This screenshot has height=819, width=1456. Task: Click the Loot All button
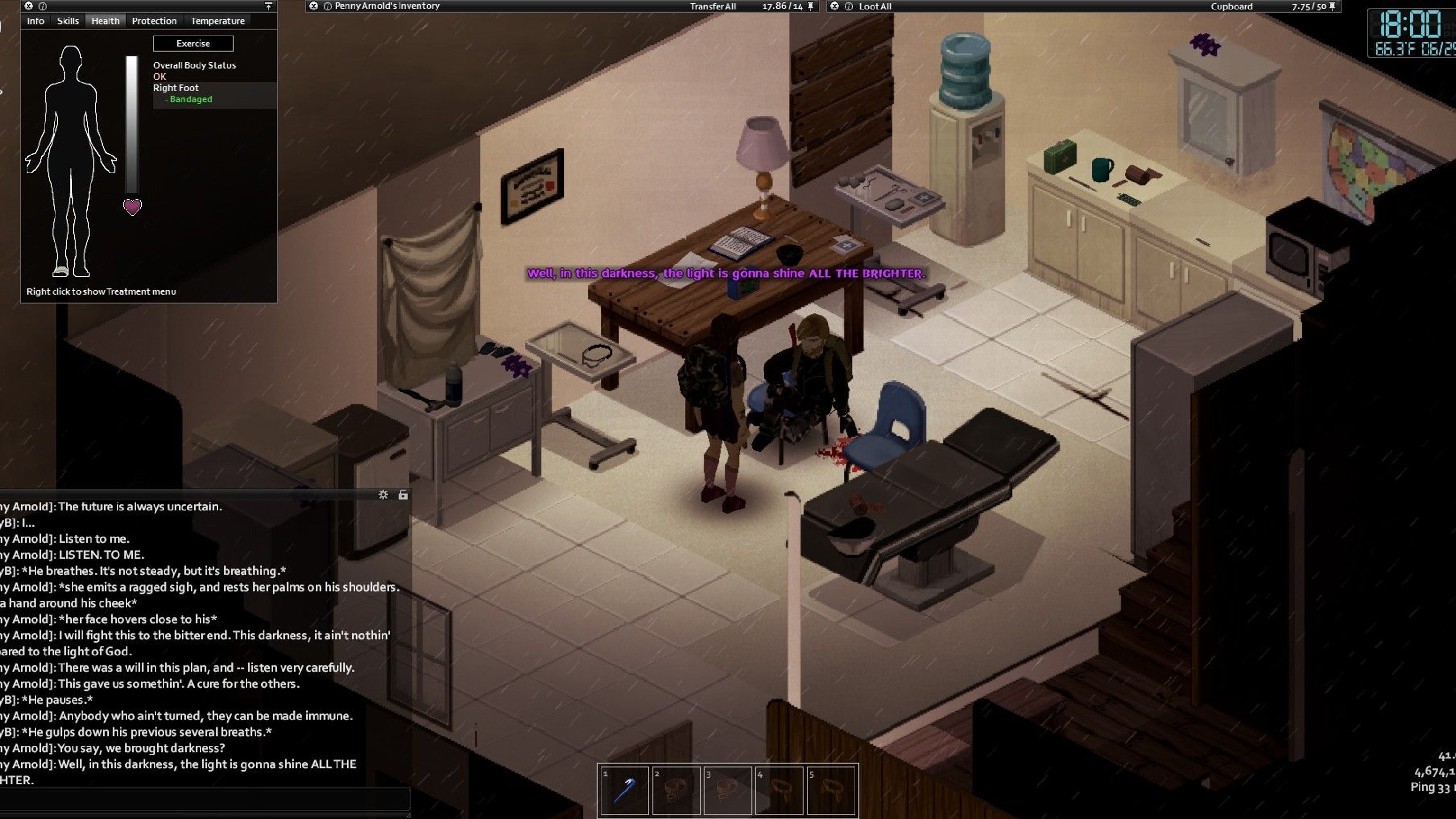coord(874,7)
